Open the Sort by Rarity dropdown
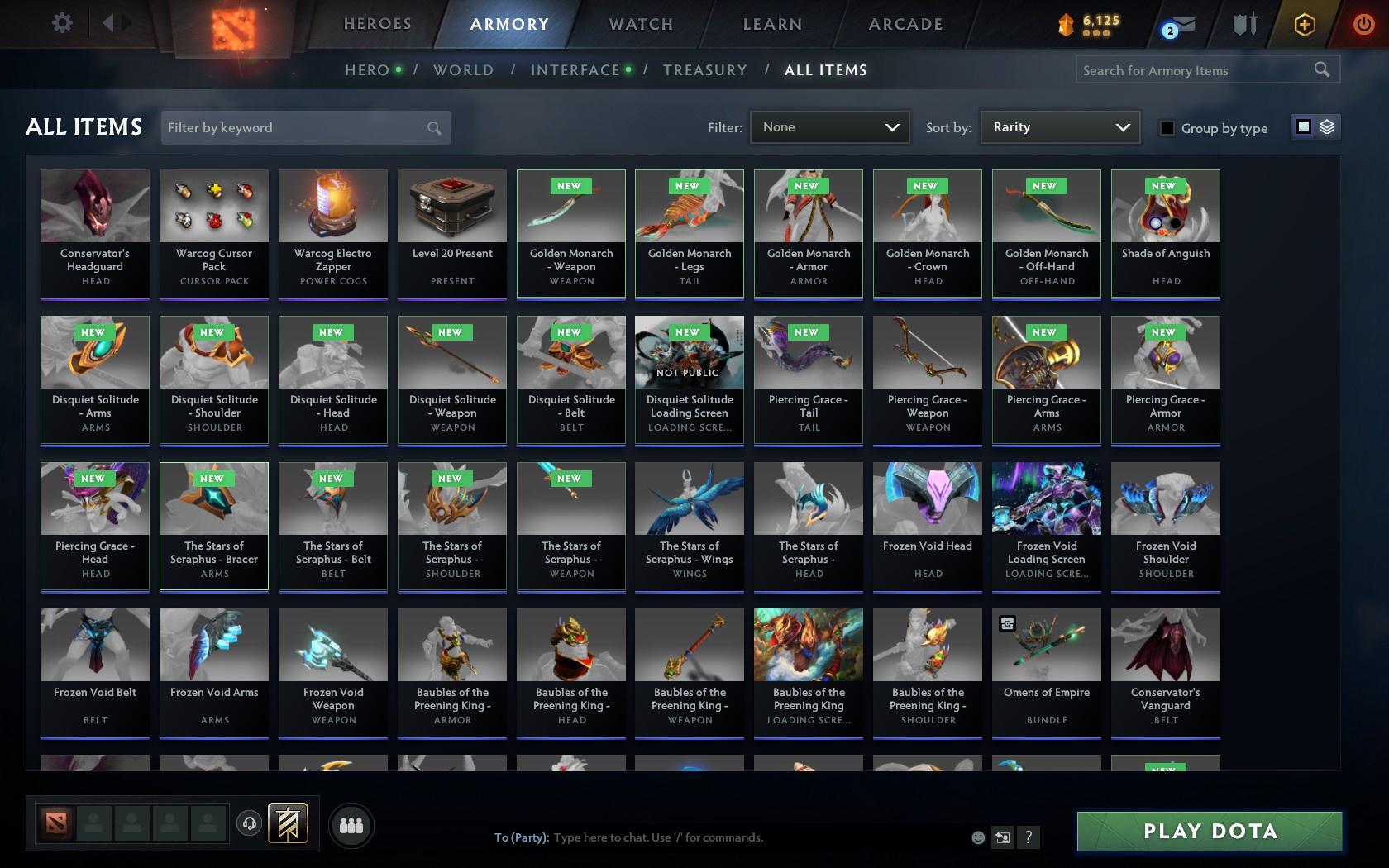The width and height of the screenshot is (1389, 868). pyautogui.click(x=1059, y=127)
